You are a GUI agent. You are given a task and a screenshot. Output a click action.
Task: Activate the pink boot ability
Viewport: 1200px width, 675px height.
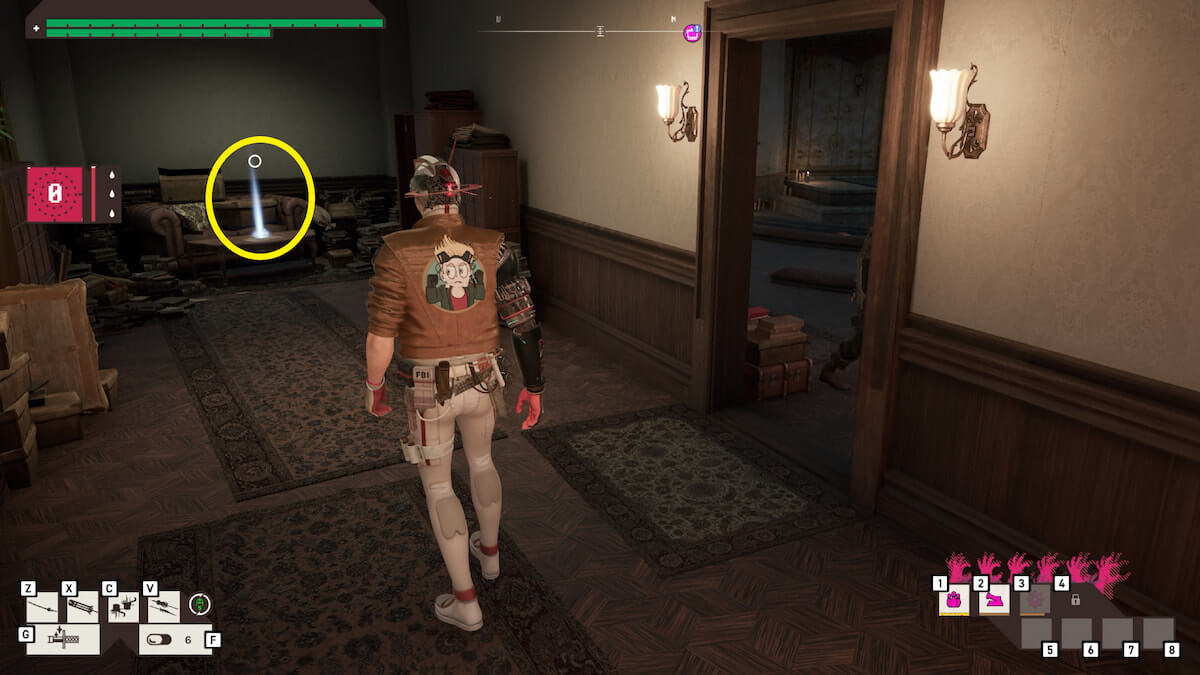click(994, 600)
